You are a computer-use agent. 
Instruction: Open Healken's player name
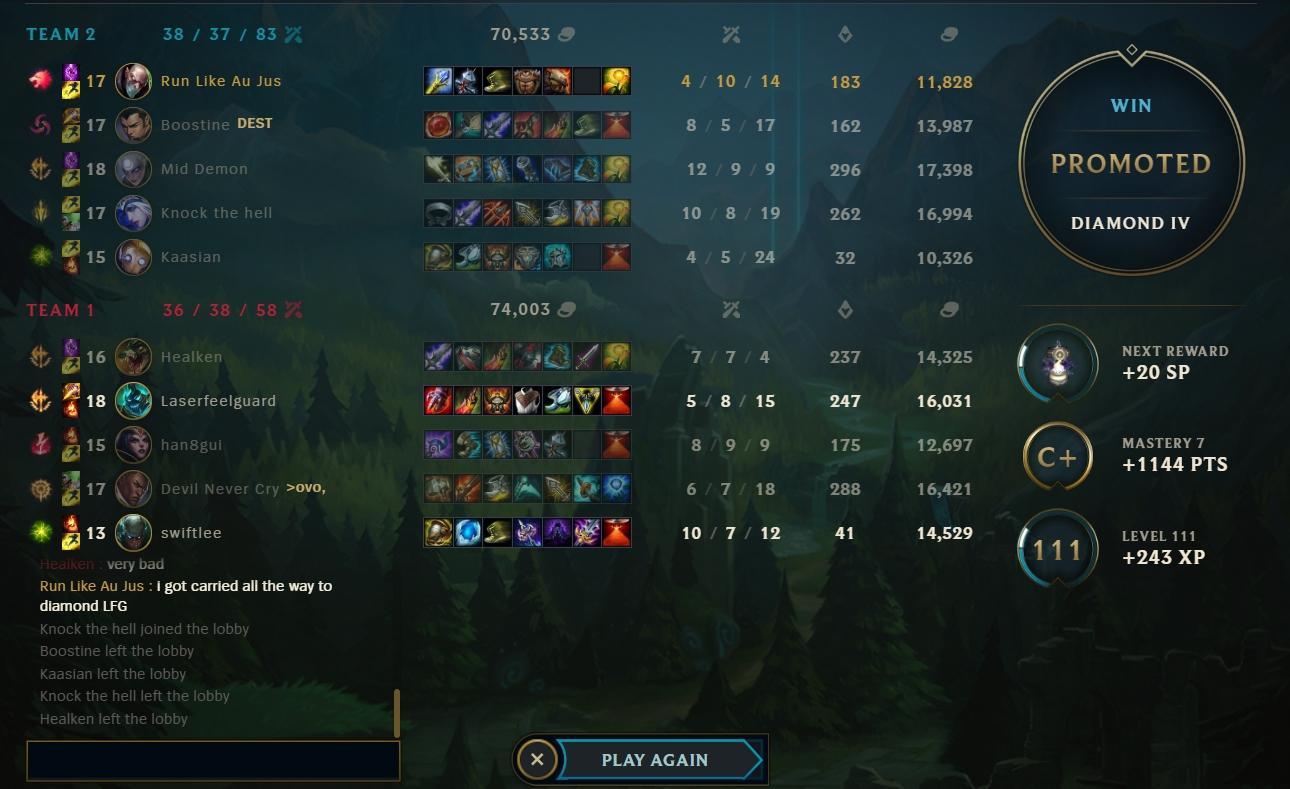191,356
